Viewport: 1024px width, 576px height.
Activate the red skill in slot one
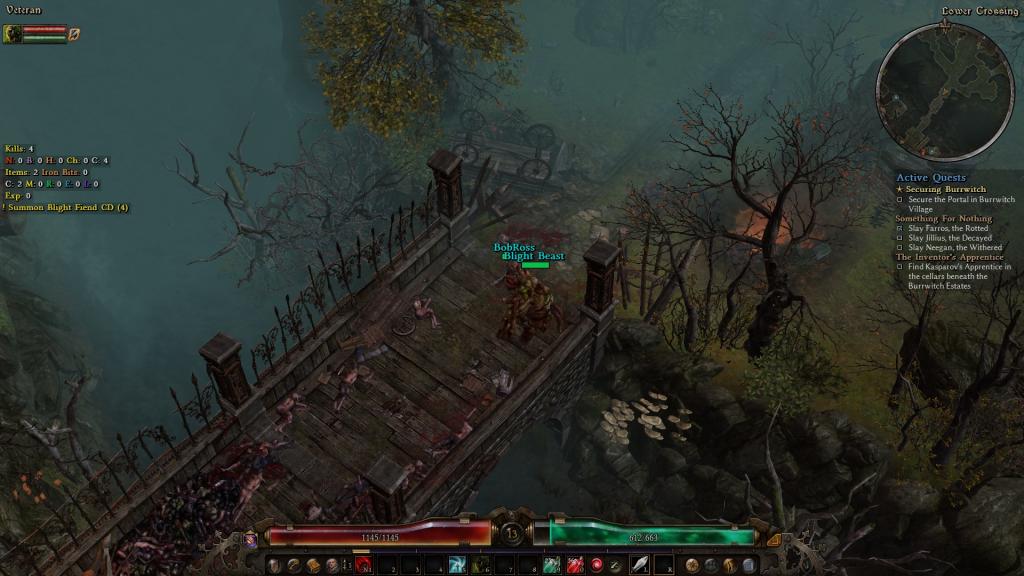pos(362,565)
